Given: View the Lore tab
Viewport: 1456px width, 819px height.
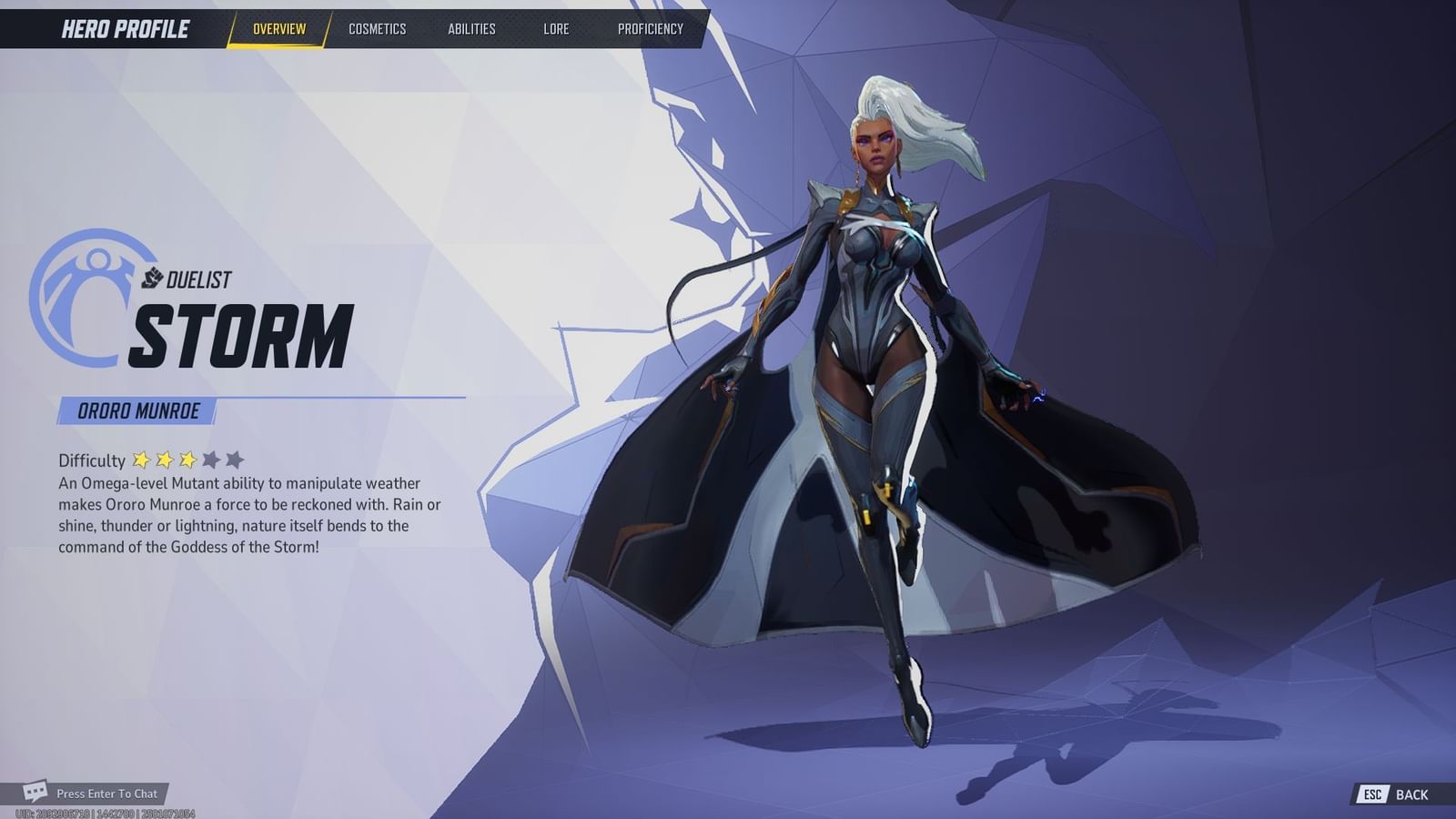Looking at the screenshot, I should (556, 28).
